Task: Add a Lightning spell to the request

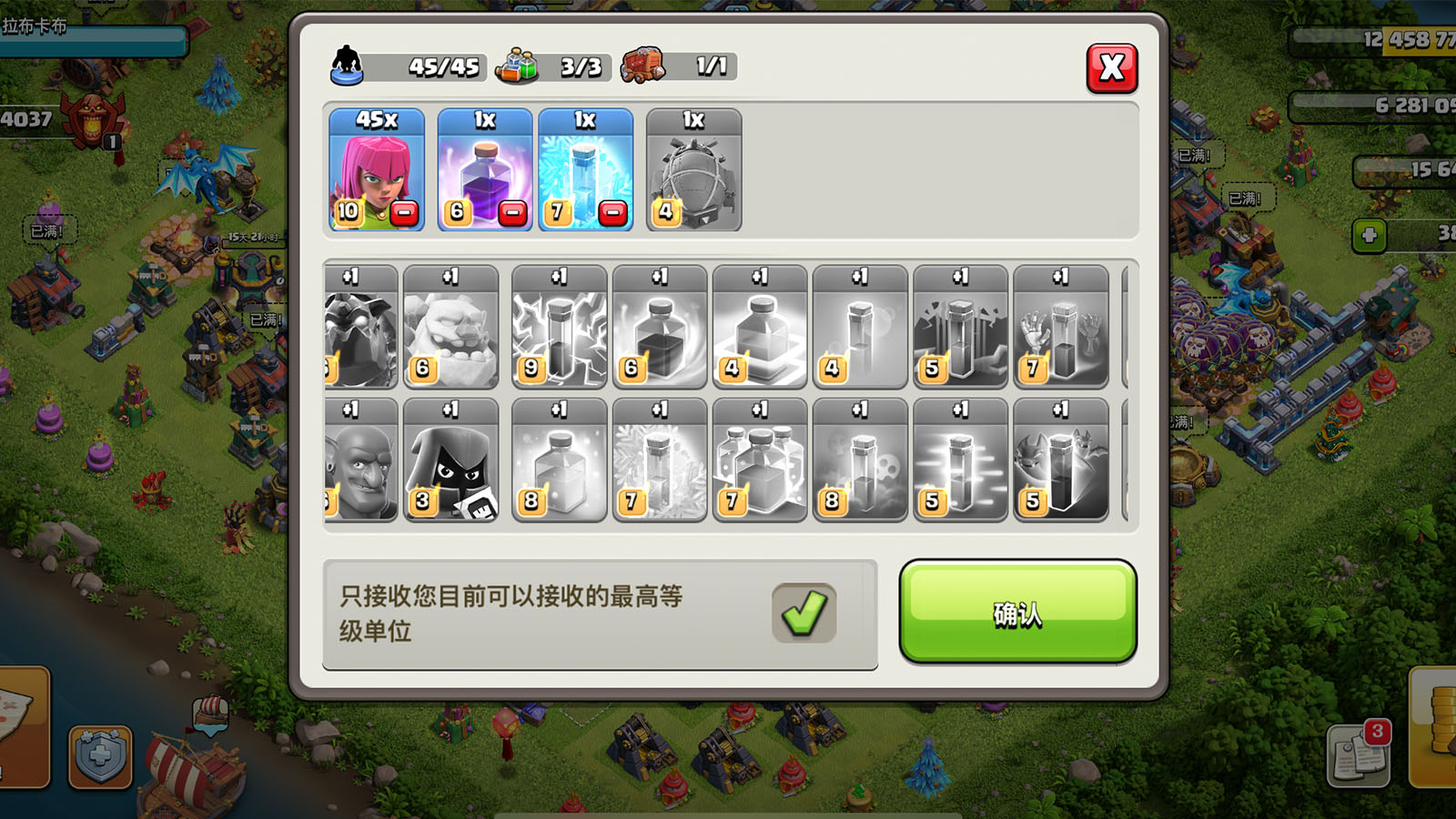Action: (x=559, y=328)
